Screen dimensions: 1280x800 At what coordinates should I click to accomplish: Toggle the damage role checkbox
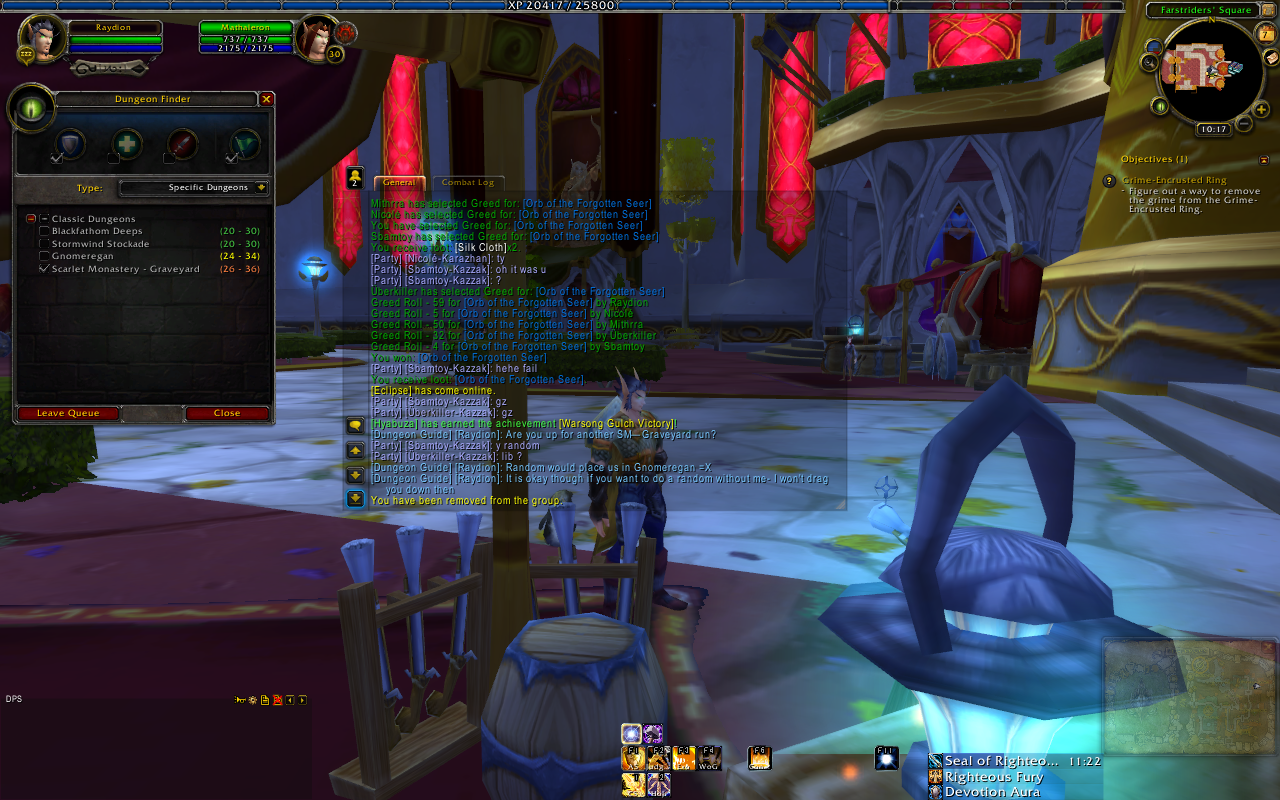(x=169, y=158)
